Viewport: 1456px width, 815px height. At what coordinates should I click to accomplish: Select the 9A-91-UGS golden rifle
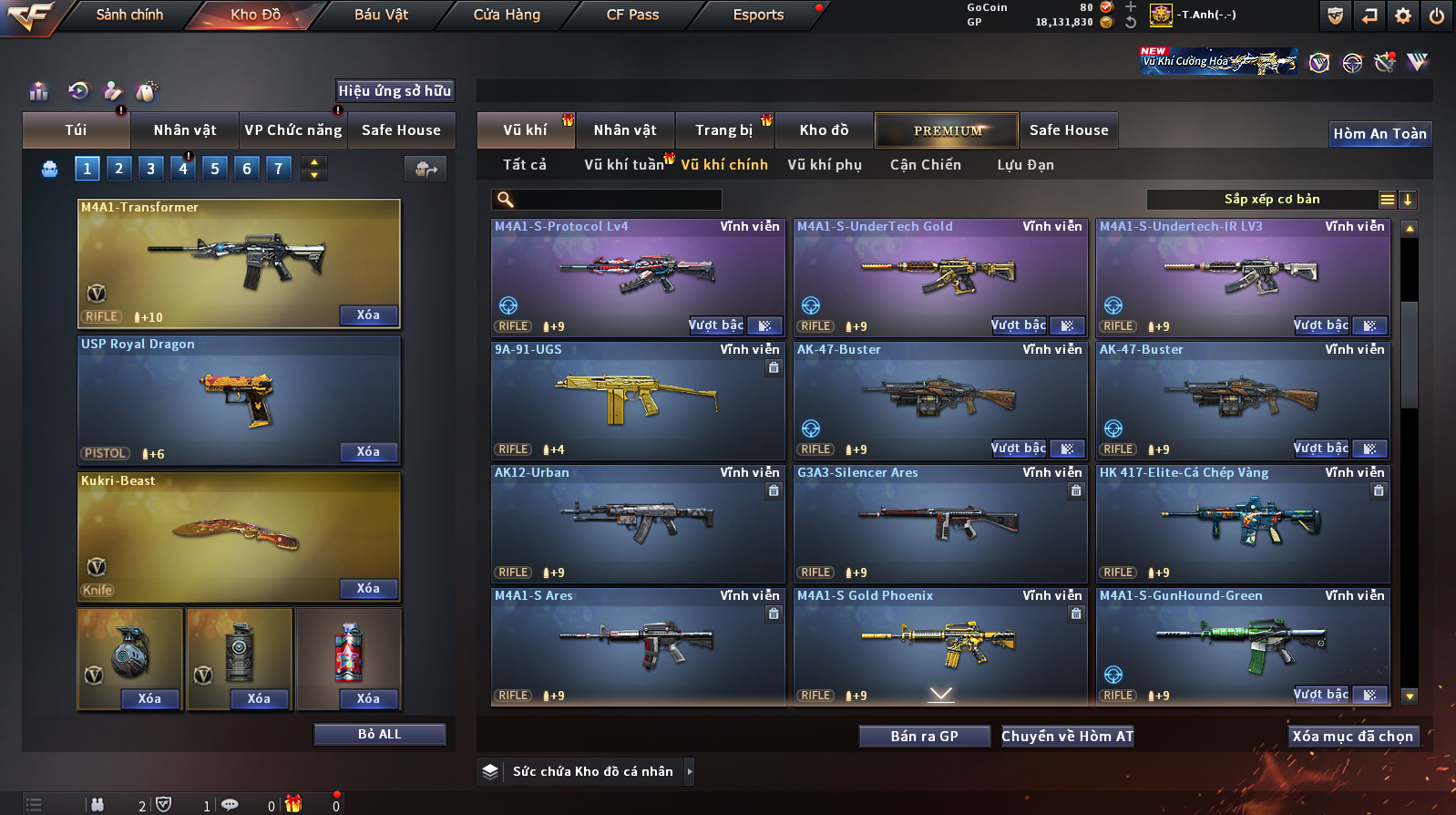tap(638, 399)
